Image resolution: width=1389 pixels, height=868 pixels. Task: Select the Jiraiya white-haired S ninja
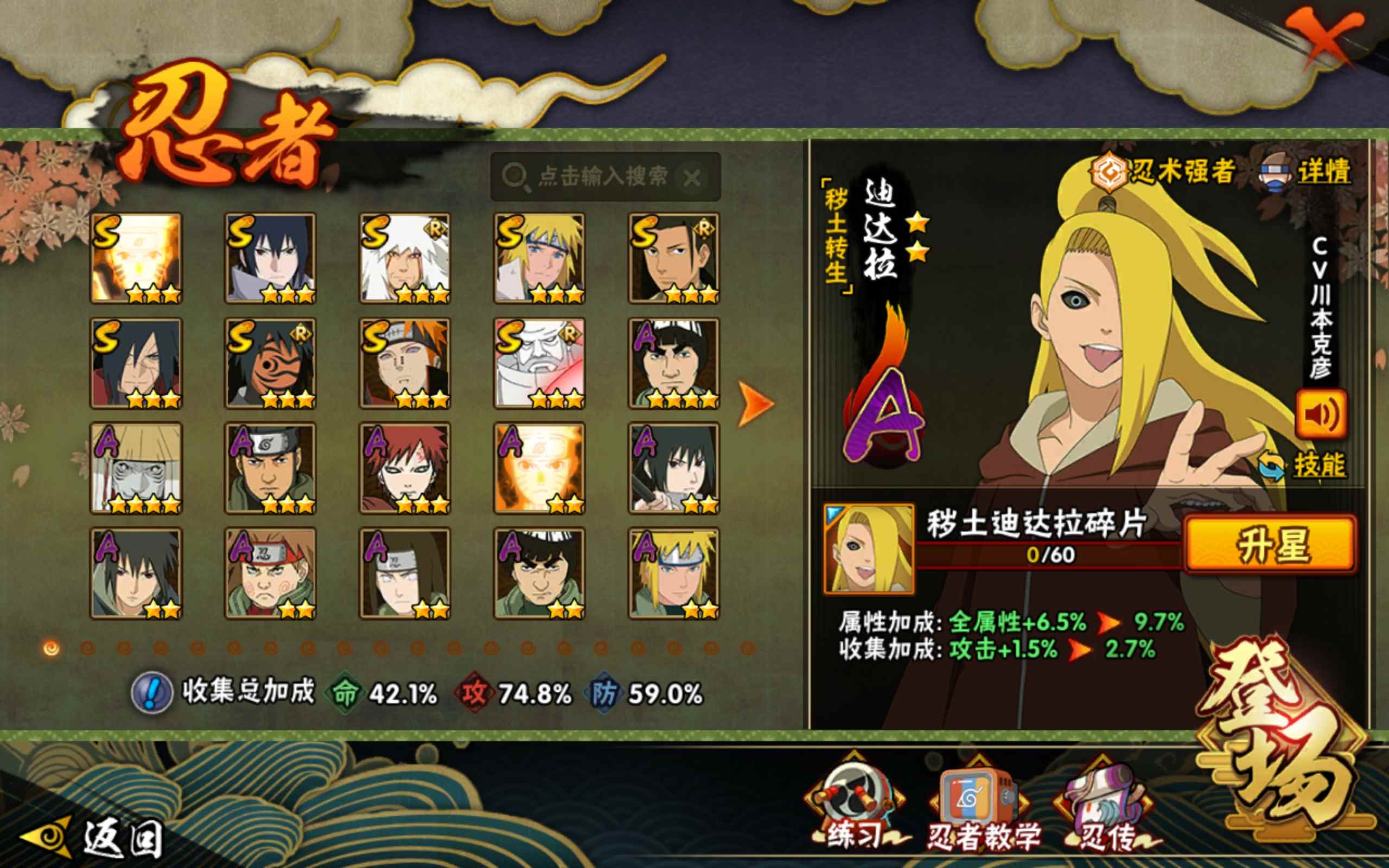click(x=405, y=258)
